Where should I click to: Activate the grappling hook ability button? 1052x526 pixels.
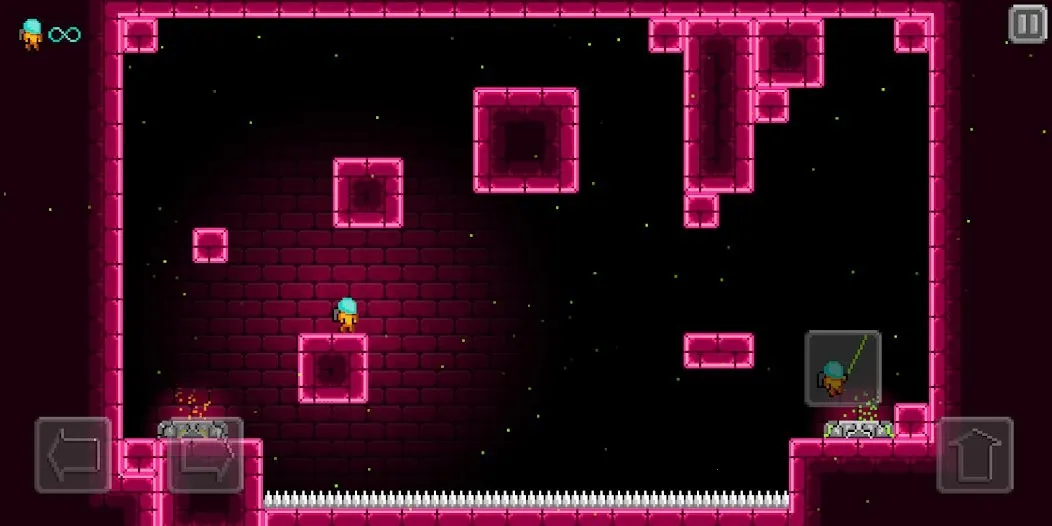coord(843,368)
